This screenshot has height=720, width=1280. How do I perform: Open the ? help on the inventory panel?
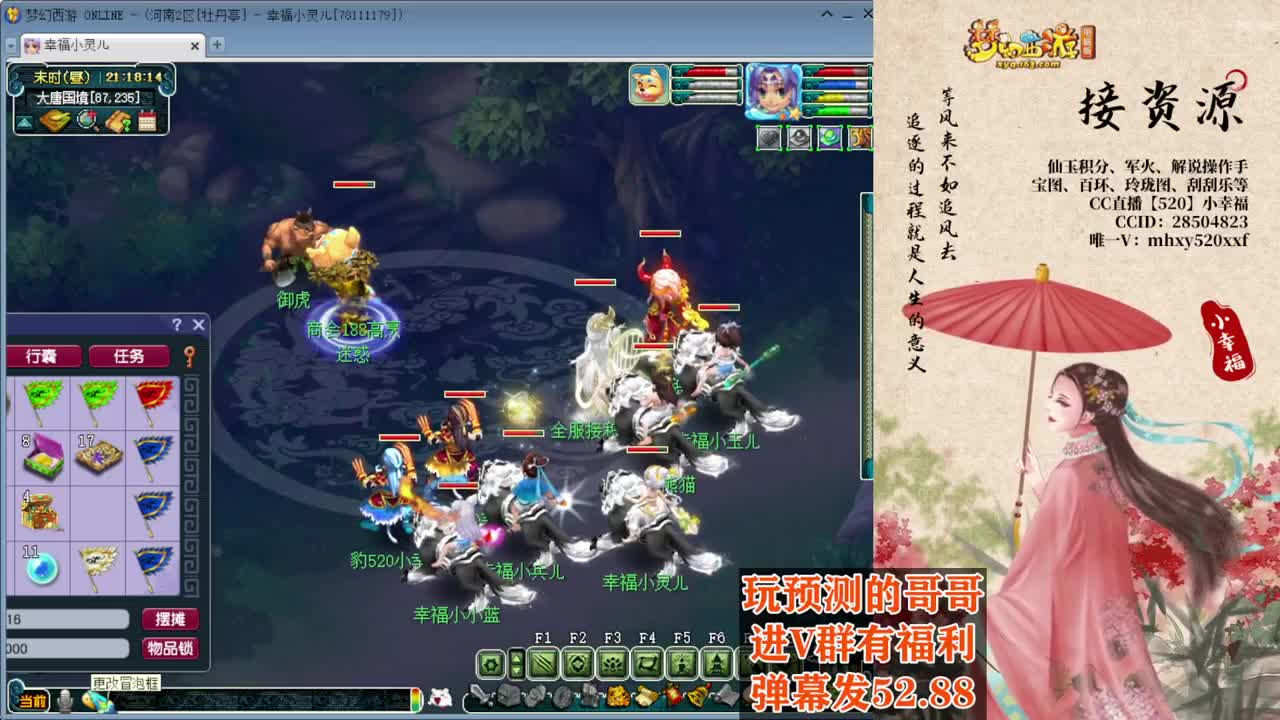(179, 322)
